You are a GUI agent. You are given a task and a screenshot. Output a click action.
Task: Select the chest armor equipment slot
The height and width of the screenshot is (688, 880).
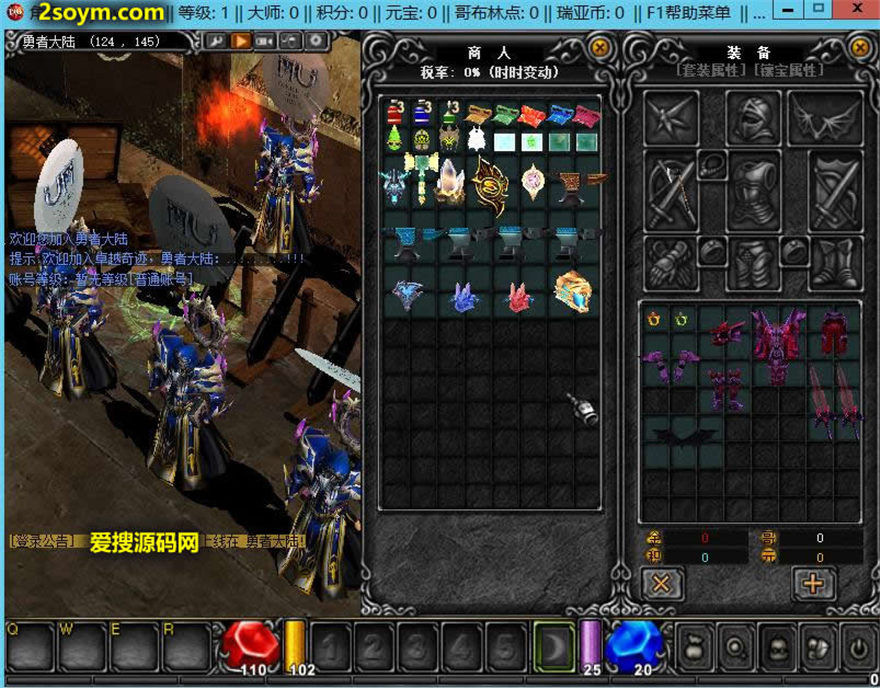pos(753,190)
